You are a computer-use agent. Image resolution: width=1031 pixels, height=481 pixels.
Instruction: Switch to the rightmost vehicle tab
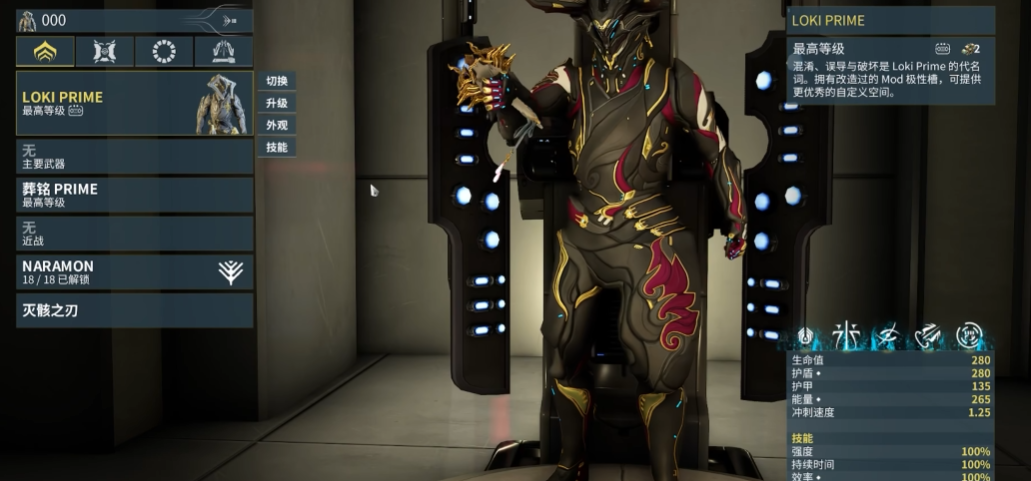(224, 52)
